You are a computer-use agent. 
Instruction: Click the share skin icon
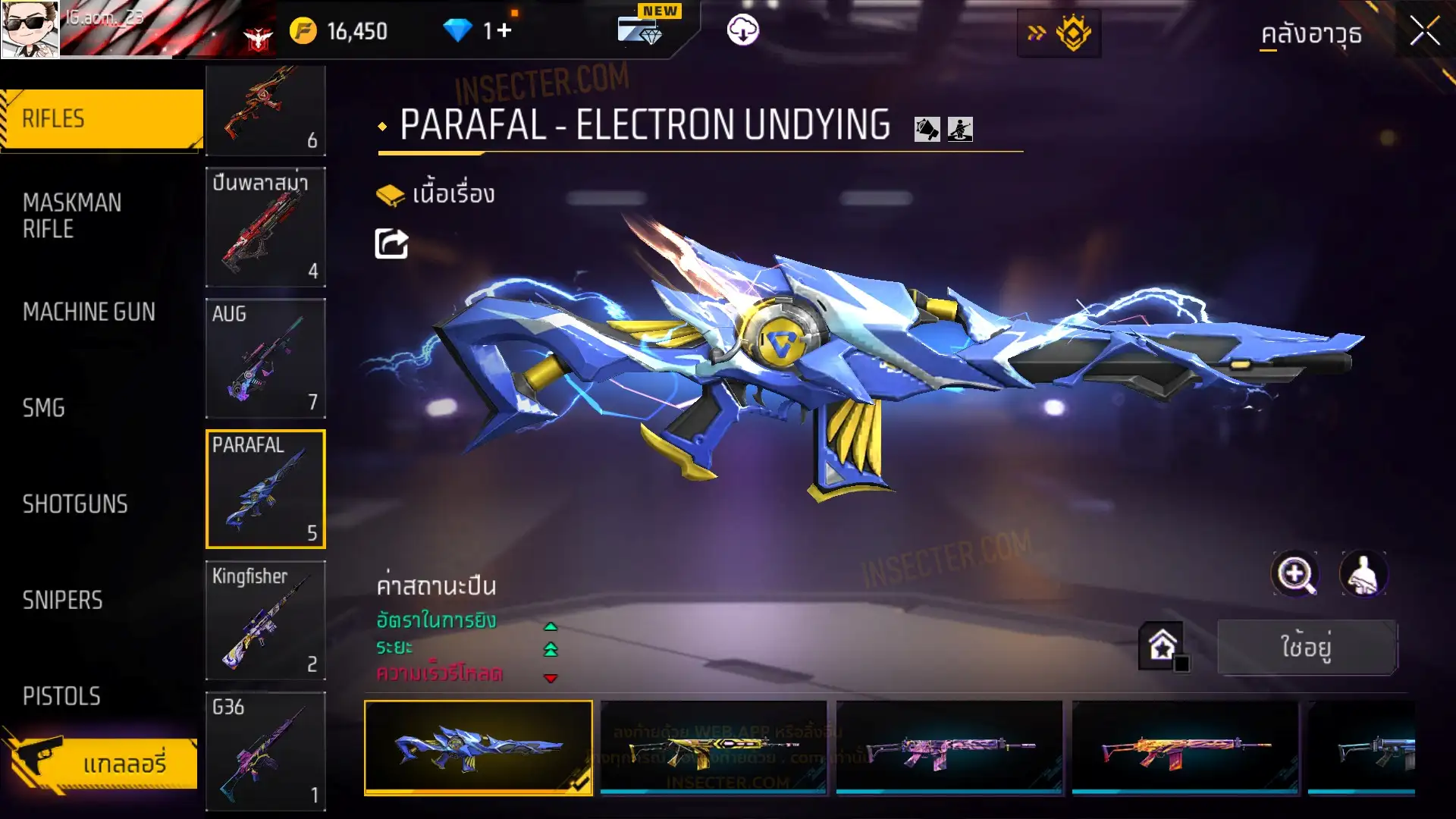(x=391, y=244)
